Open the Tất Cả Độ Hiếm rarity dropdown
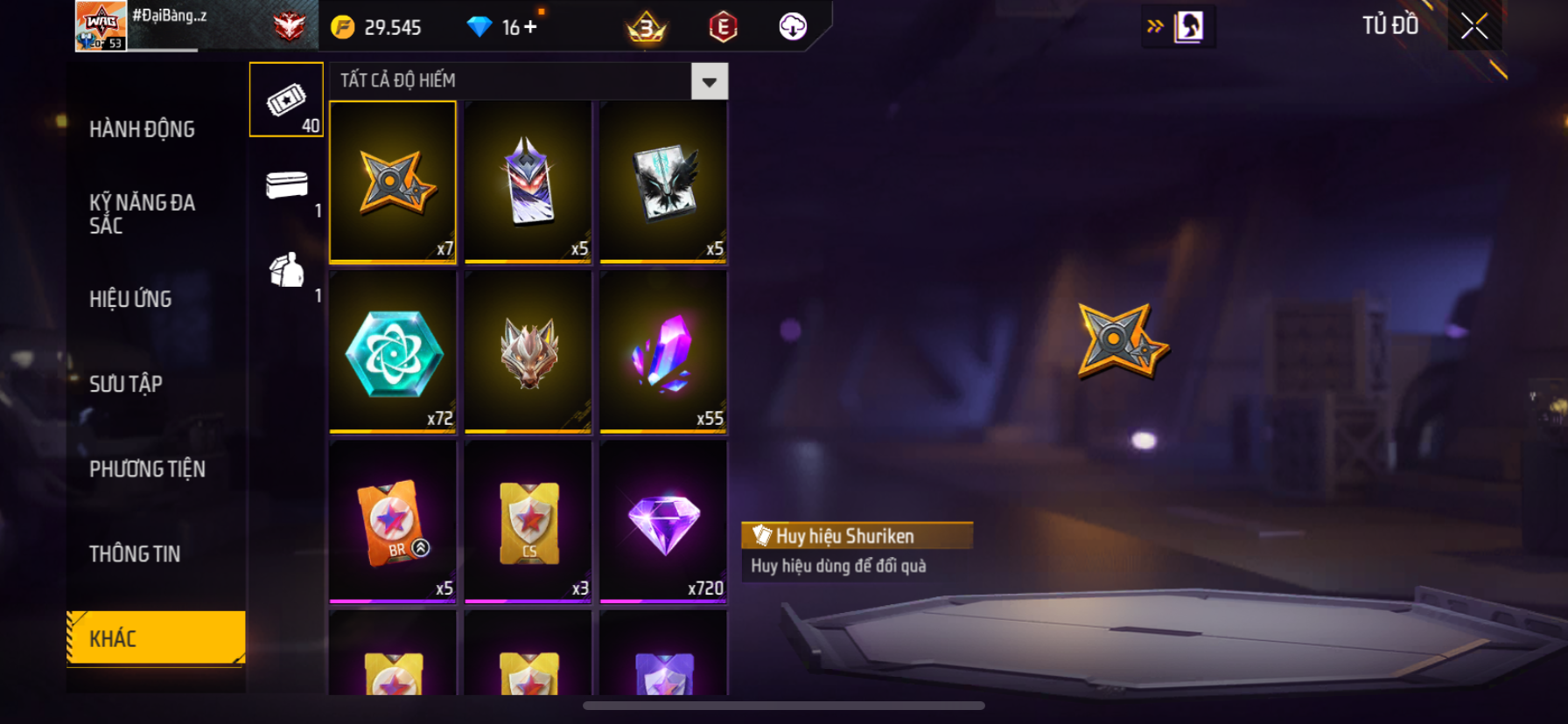The height and width of the screenshot is (724, 1568). (x=709, y=81)
